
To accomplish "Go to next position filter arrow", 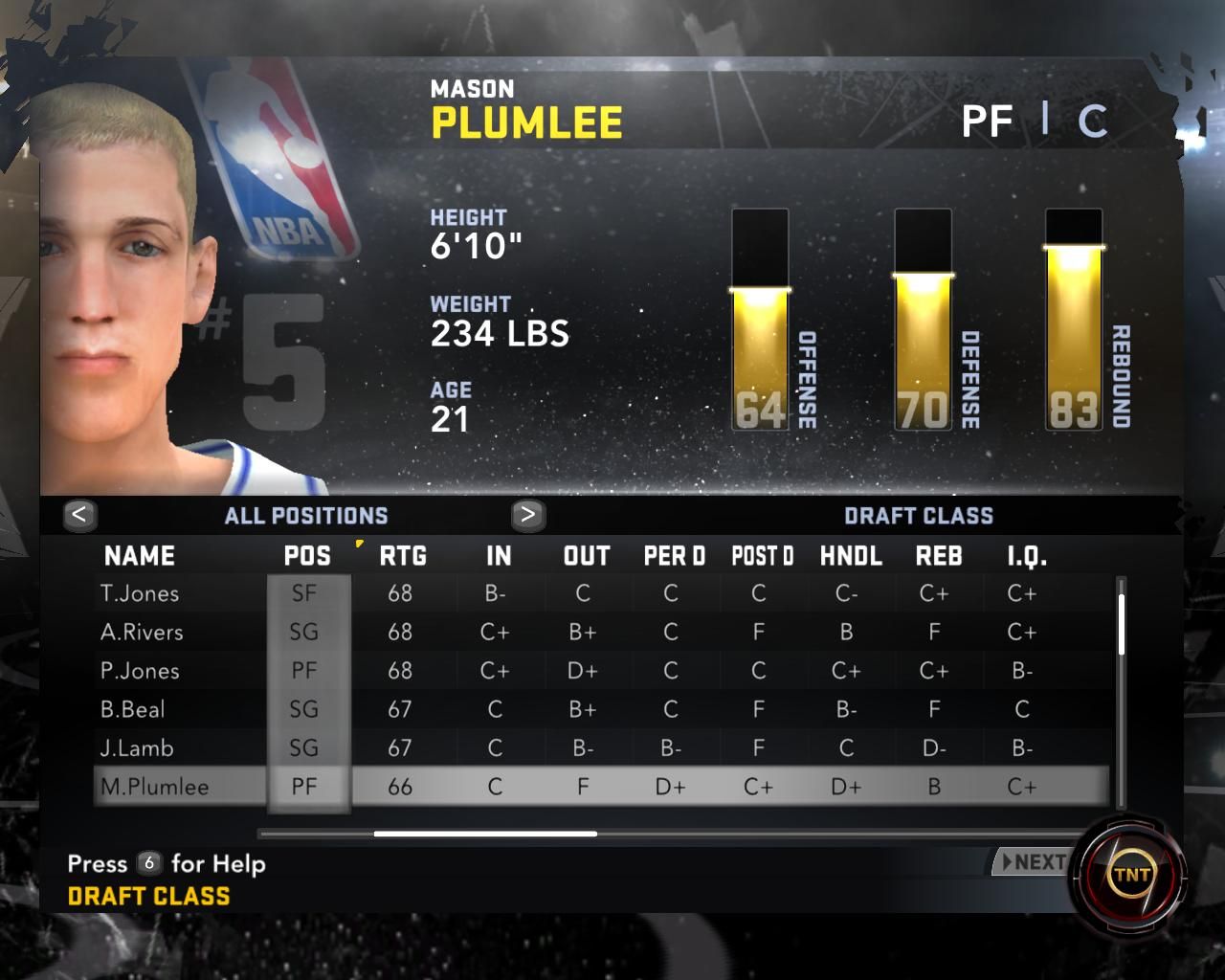I will 527,515.
